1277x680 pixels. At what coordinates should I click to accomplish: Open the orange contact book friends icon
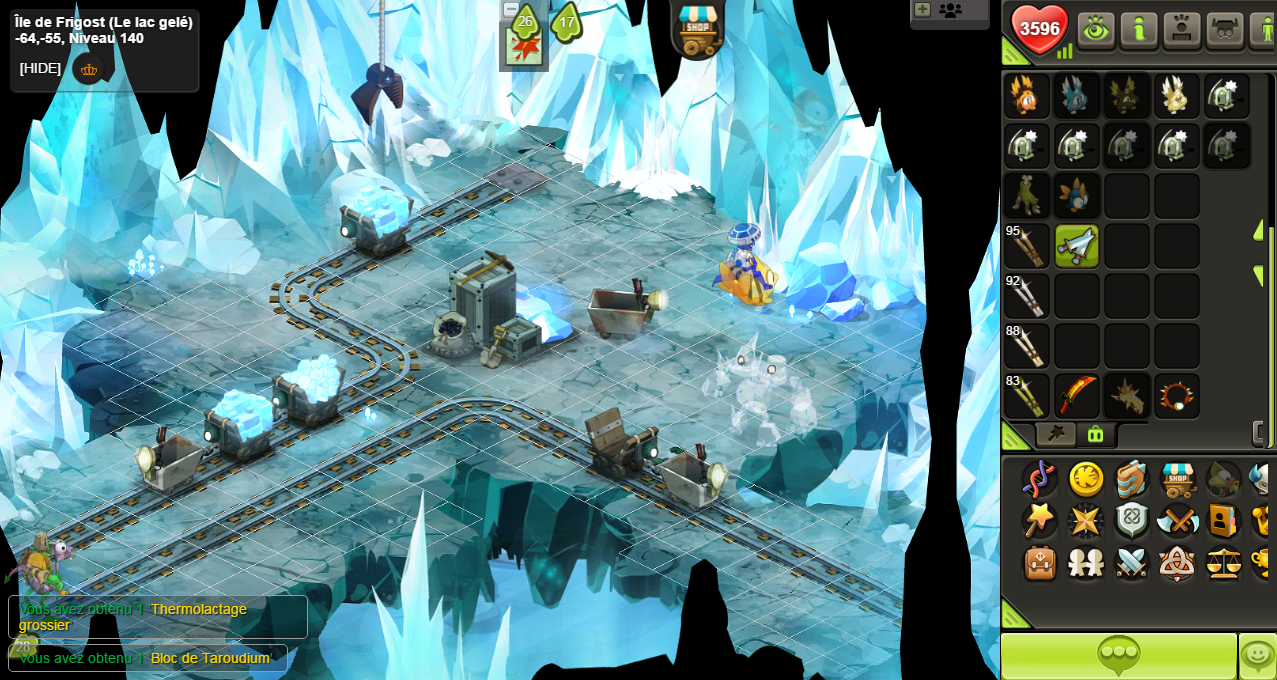click(x=1223, y=521)
